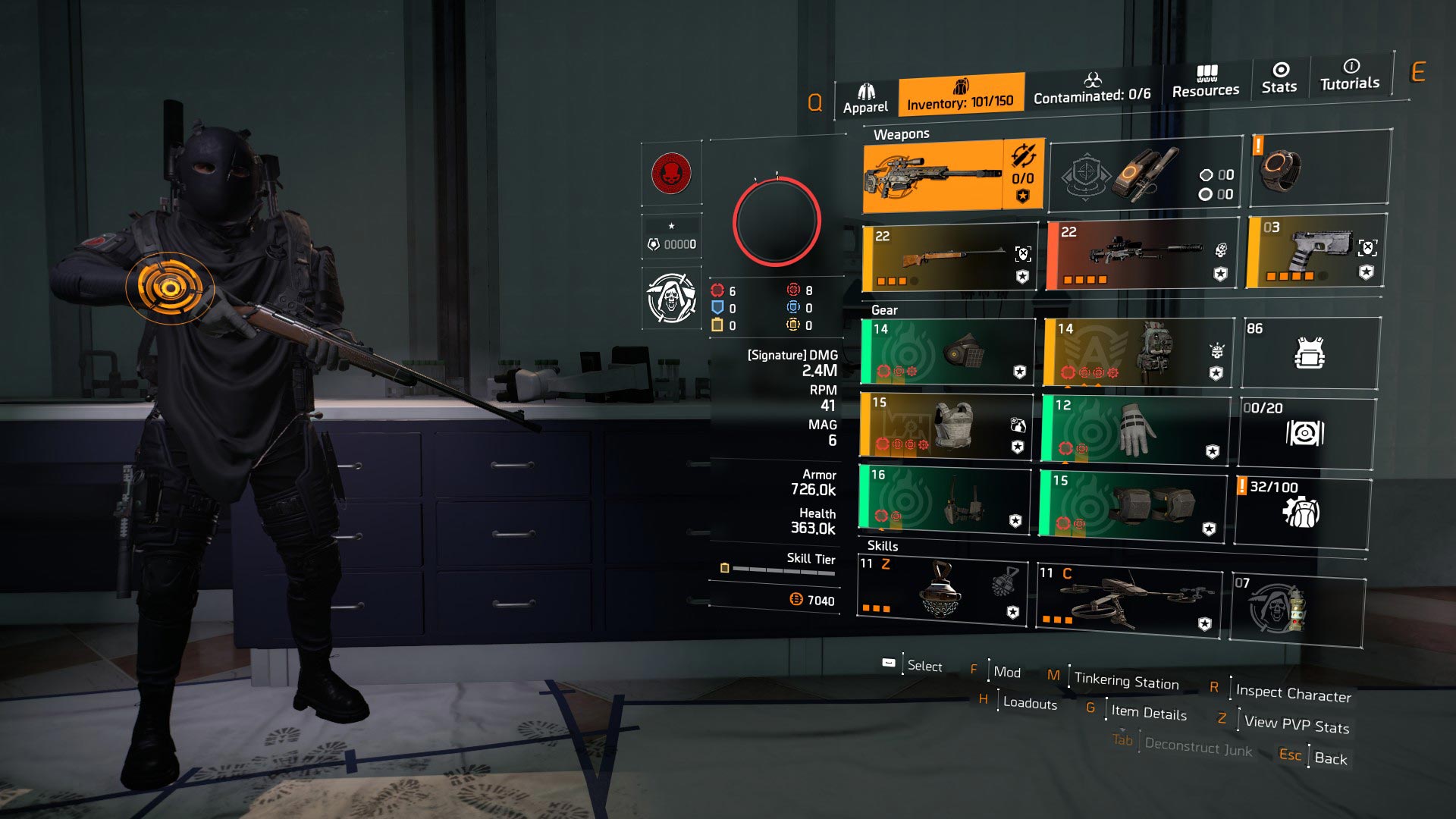Open the Contaminated items tab
This screenshot has width=1456, height=819.
click(x=1091, y=89)
